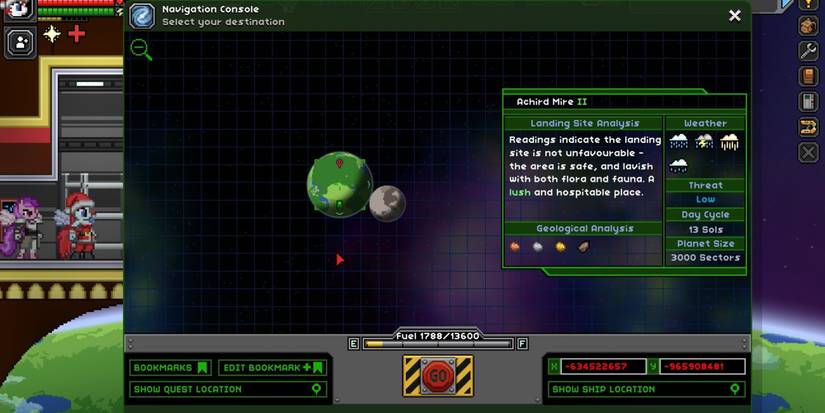Open the quest journal device icon
Image resolution: width=825 pixels, height=413 pixels.
(809, 101)
